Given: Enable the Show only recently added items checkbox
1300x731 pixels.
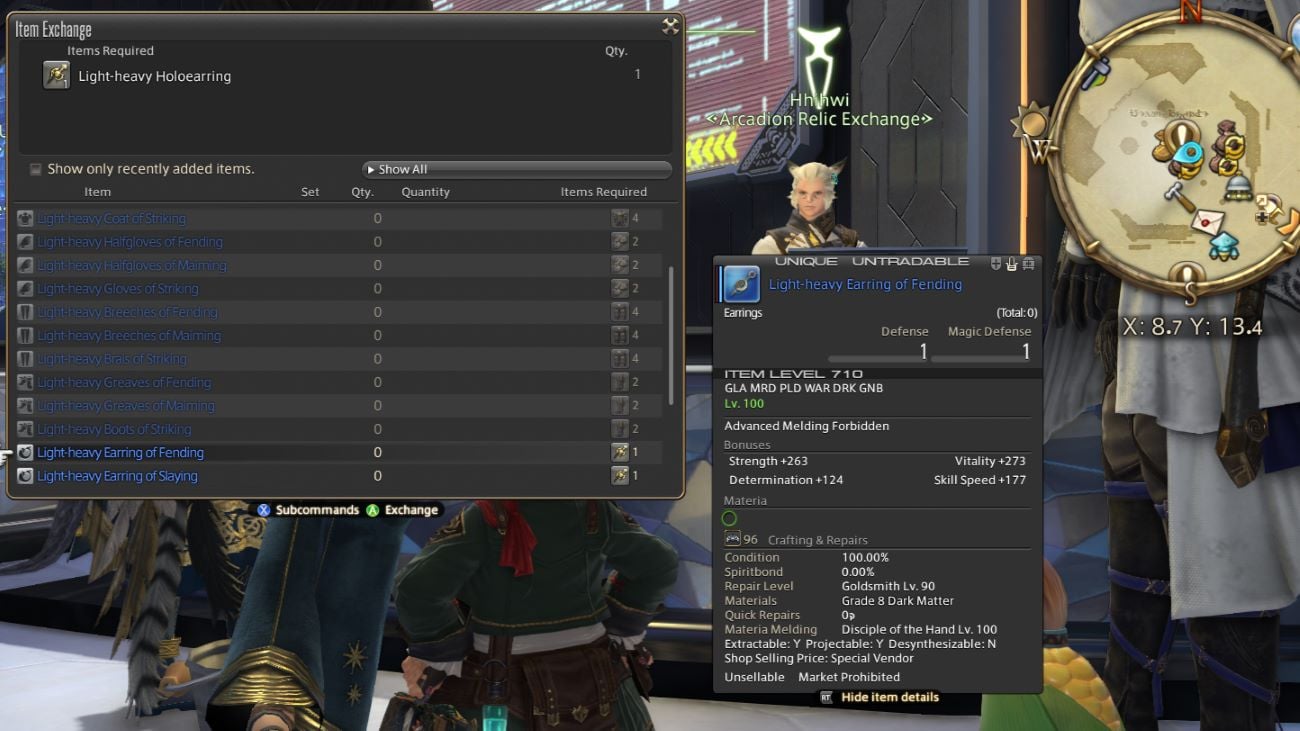Looking at the screenshot, I should click(x=35, y=169).
